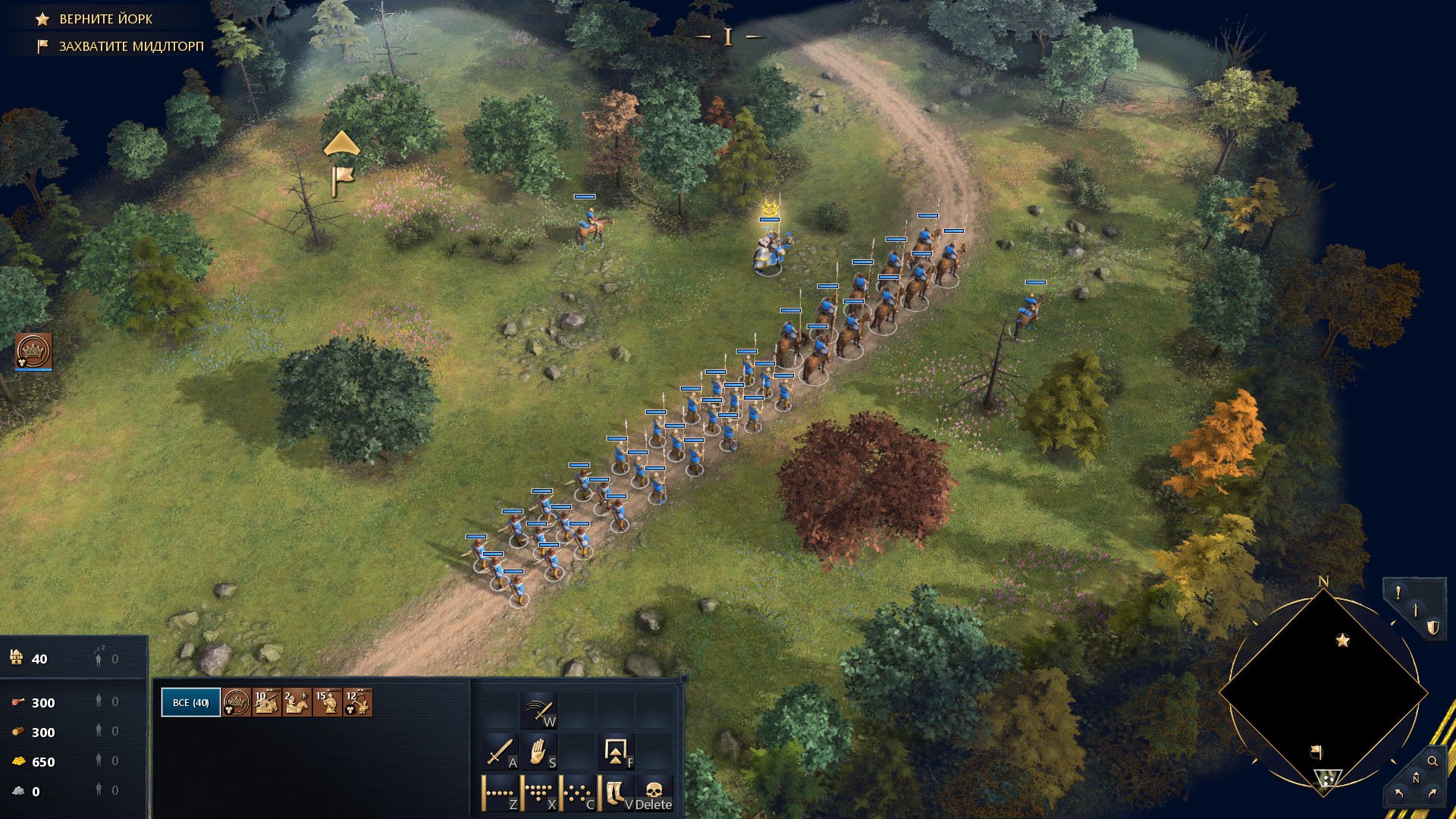Set the line formation
1456x819 pixels.
[x=500, y=793]
